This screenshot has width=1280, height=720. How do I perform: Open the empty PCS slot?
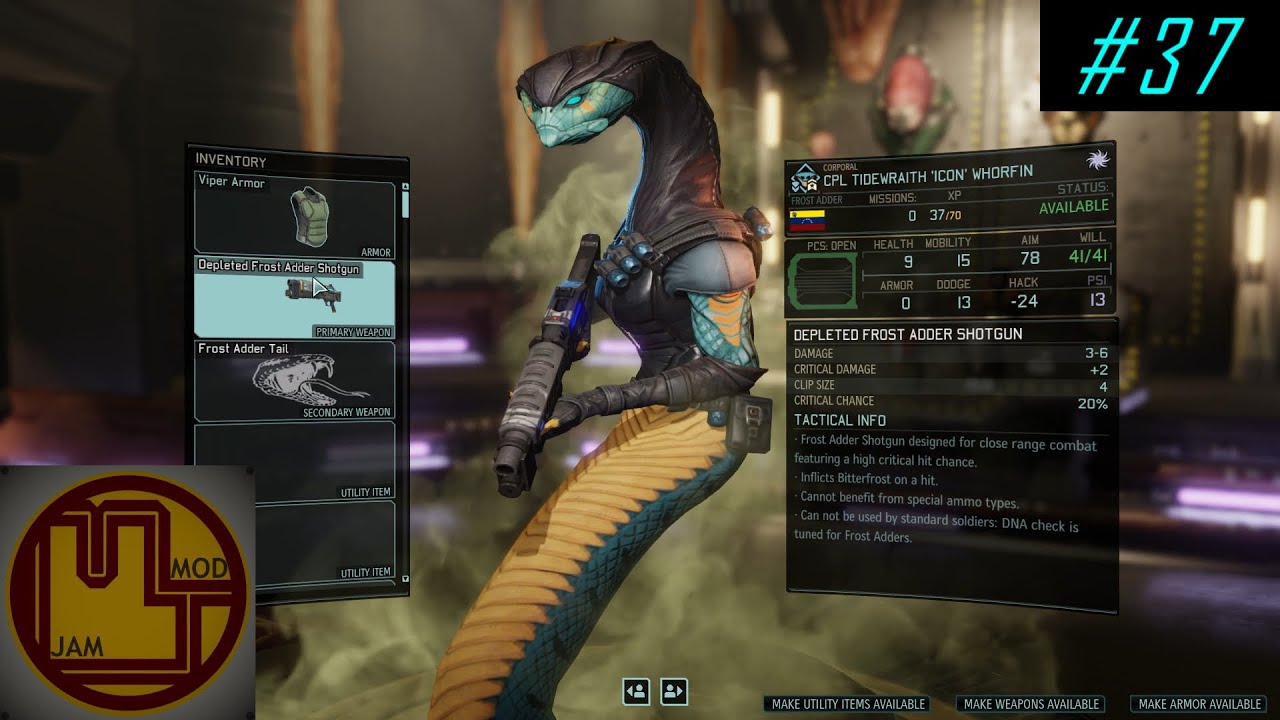[x=822, y=280]
